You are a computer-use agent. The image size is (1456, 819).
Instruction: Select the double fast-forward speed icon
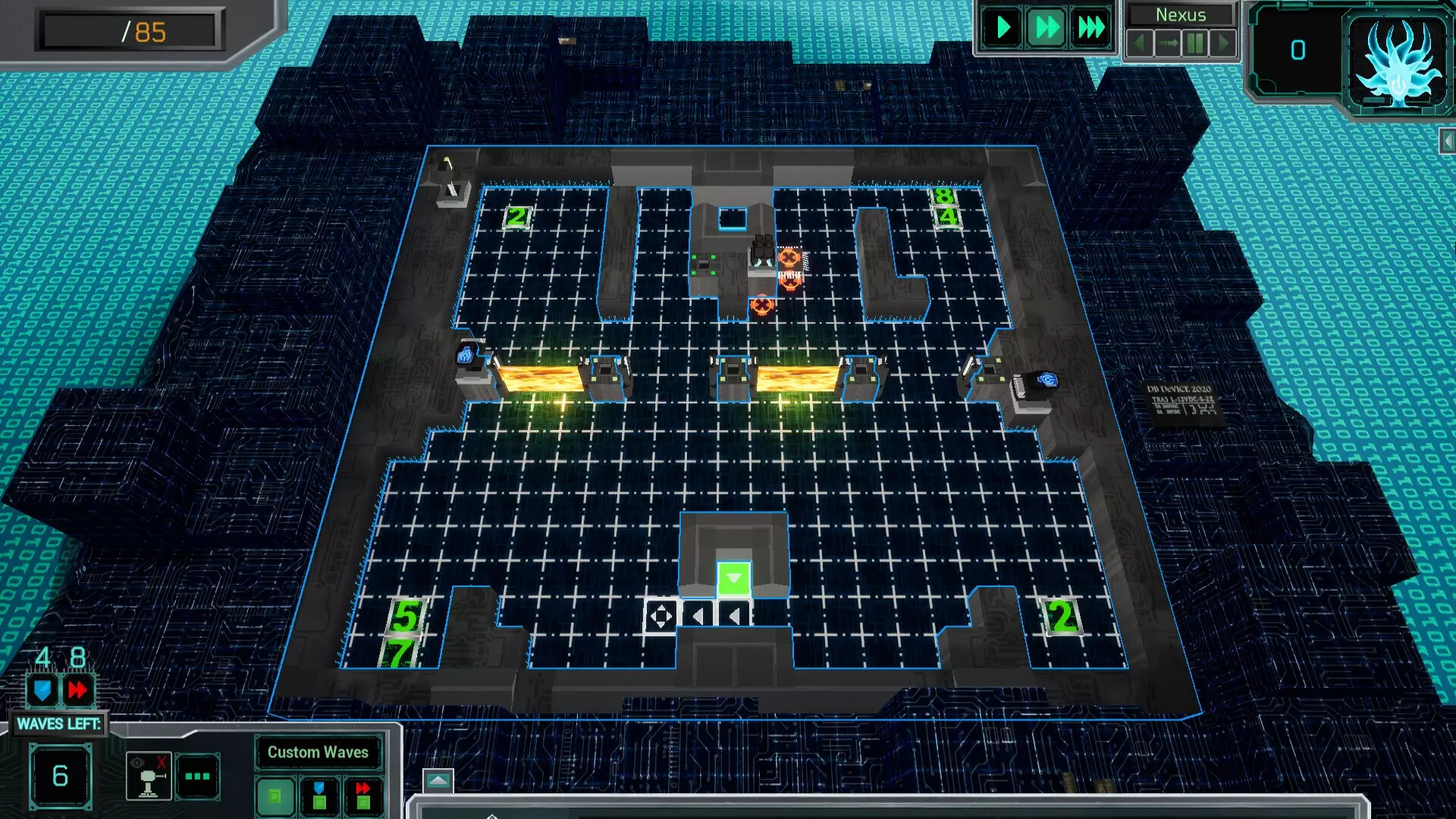click(1046, 28)
